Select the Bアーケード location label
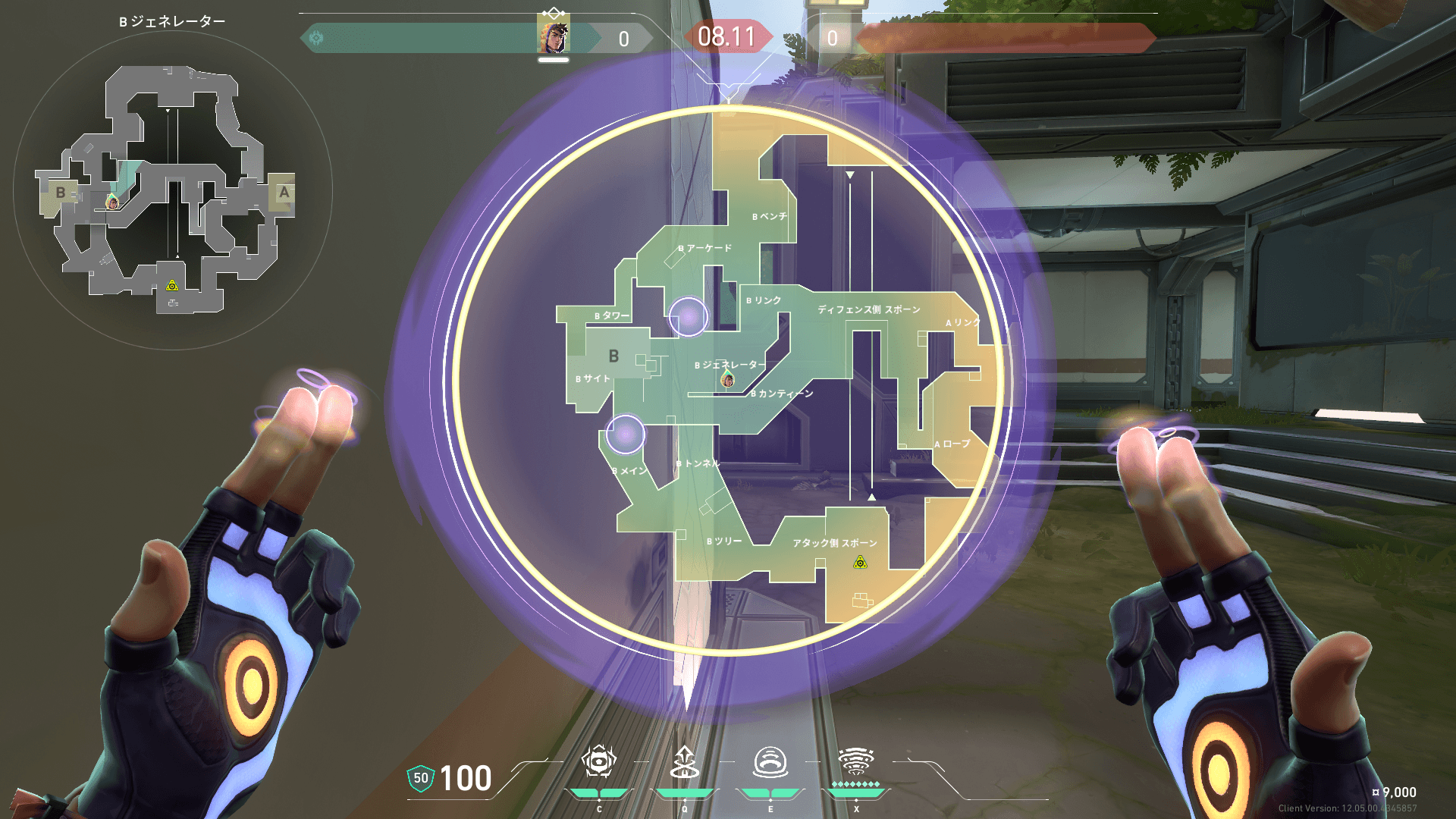The width and height of the screenshot is (1456, 819). pos(705,248)
